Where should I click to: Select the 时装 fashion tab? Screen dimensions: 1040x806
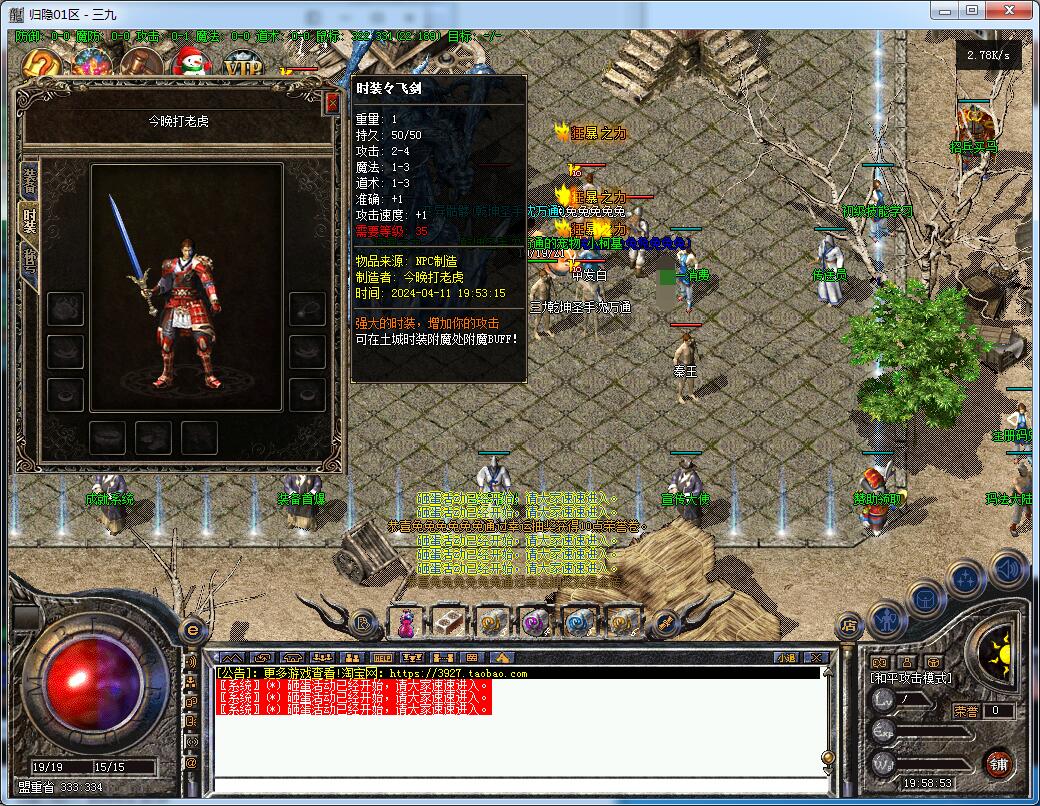[29, 221]
